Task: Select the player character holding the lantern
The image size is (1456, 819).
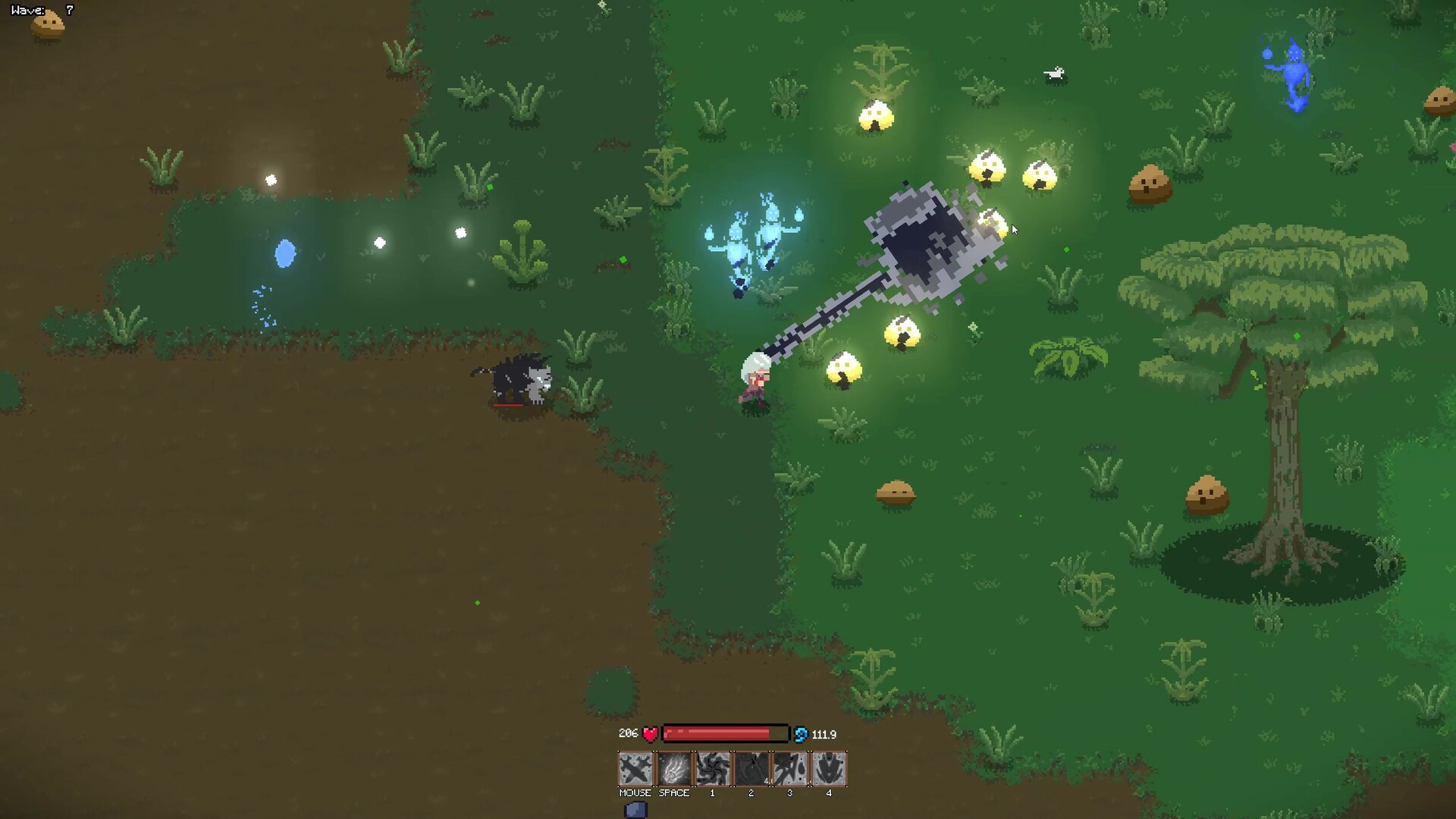Action: coord(755,378)
